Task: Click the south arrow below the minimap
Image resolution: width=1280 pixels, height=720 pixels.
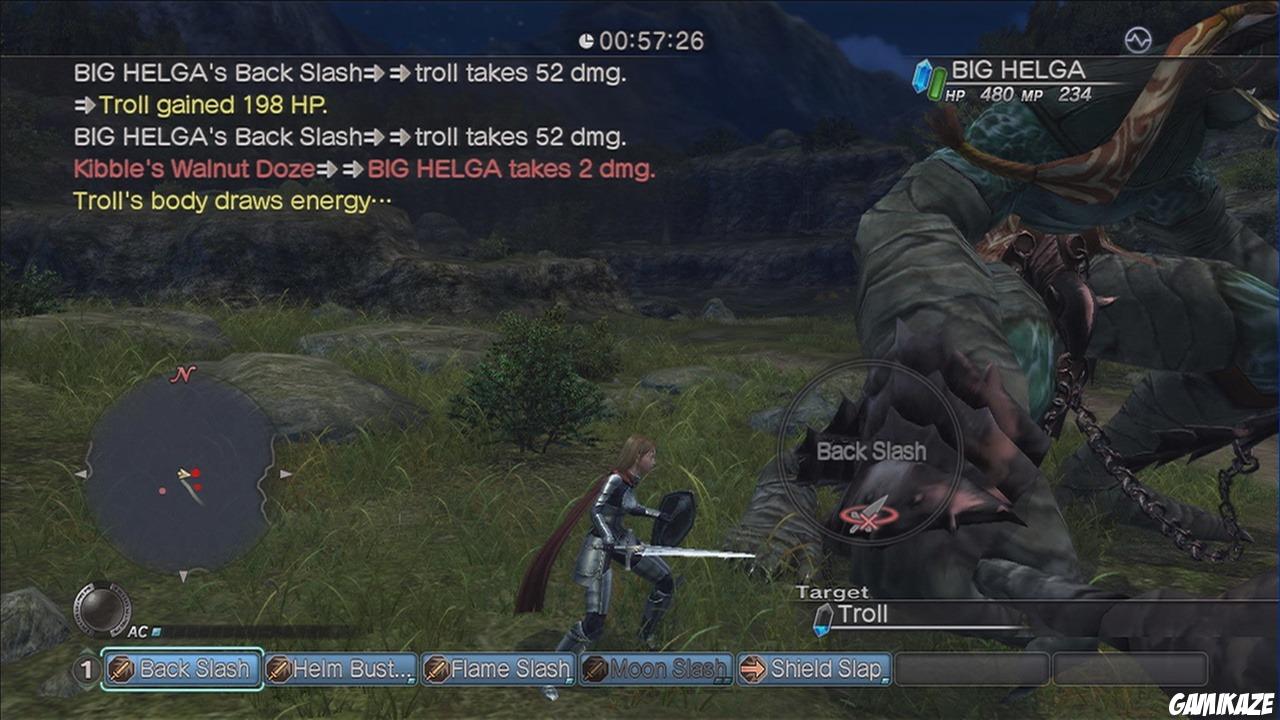Action: pos(183,575)
